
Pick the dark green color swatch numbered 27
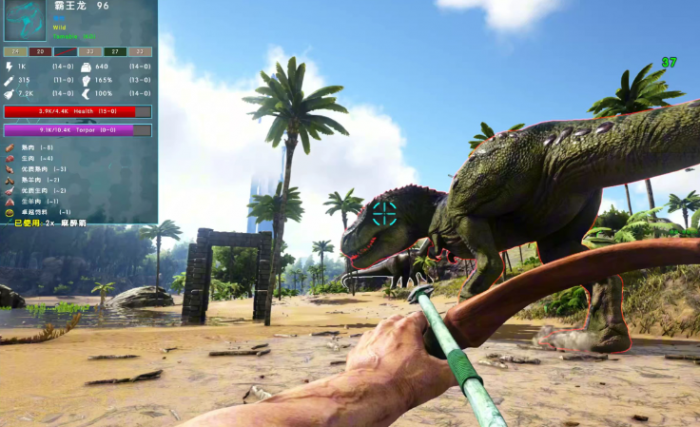point(115,51)
